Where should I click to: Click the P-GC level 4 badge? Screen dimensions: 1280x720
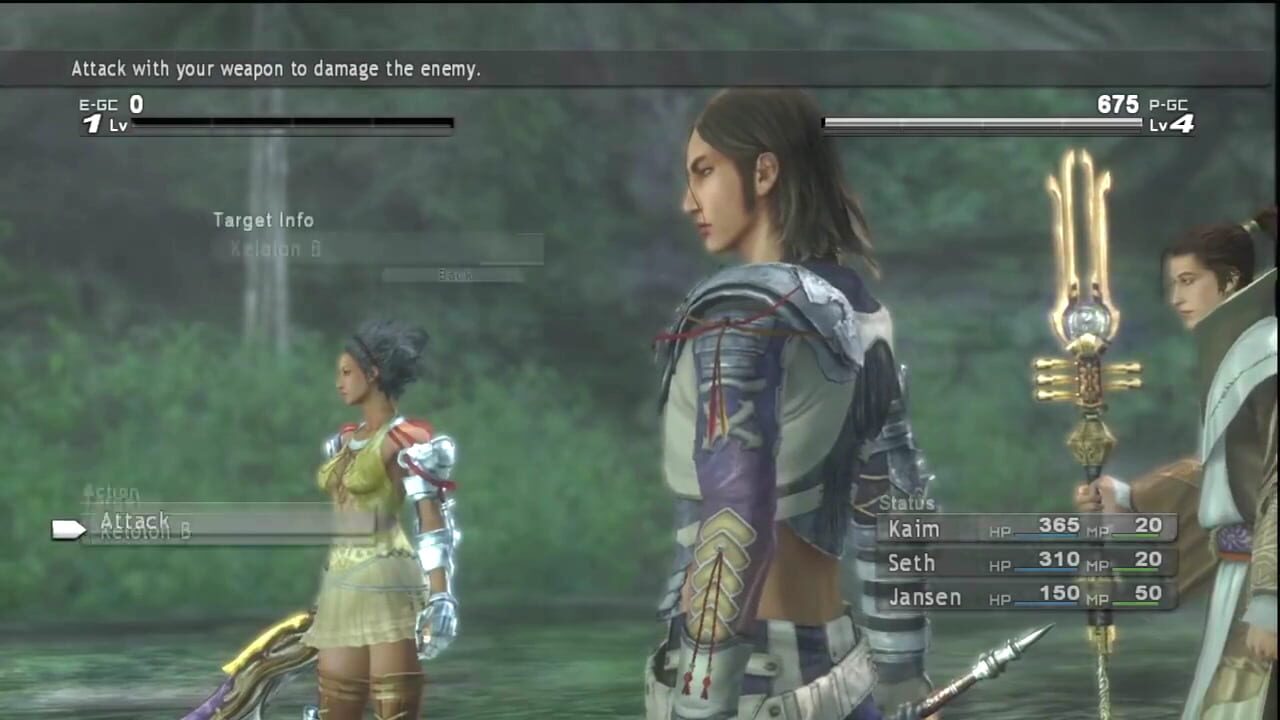1170,122
